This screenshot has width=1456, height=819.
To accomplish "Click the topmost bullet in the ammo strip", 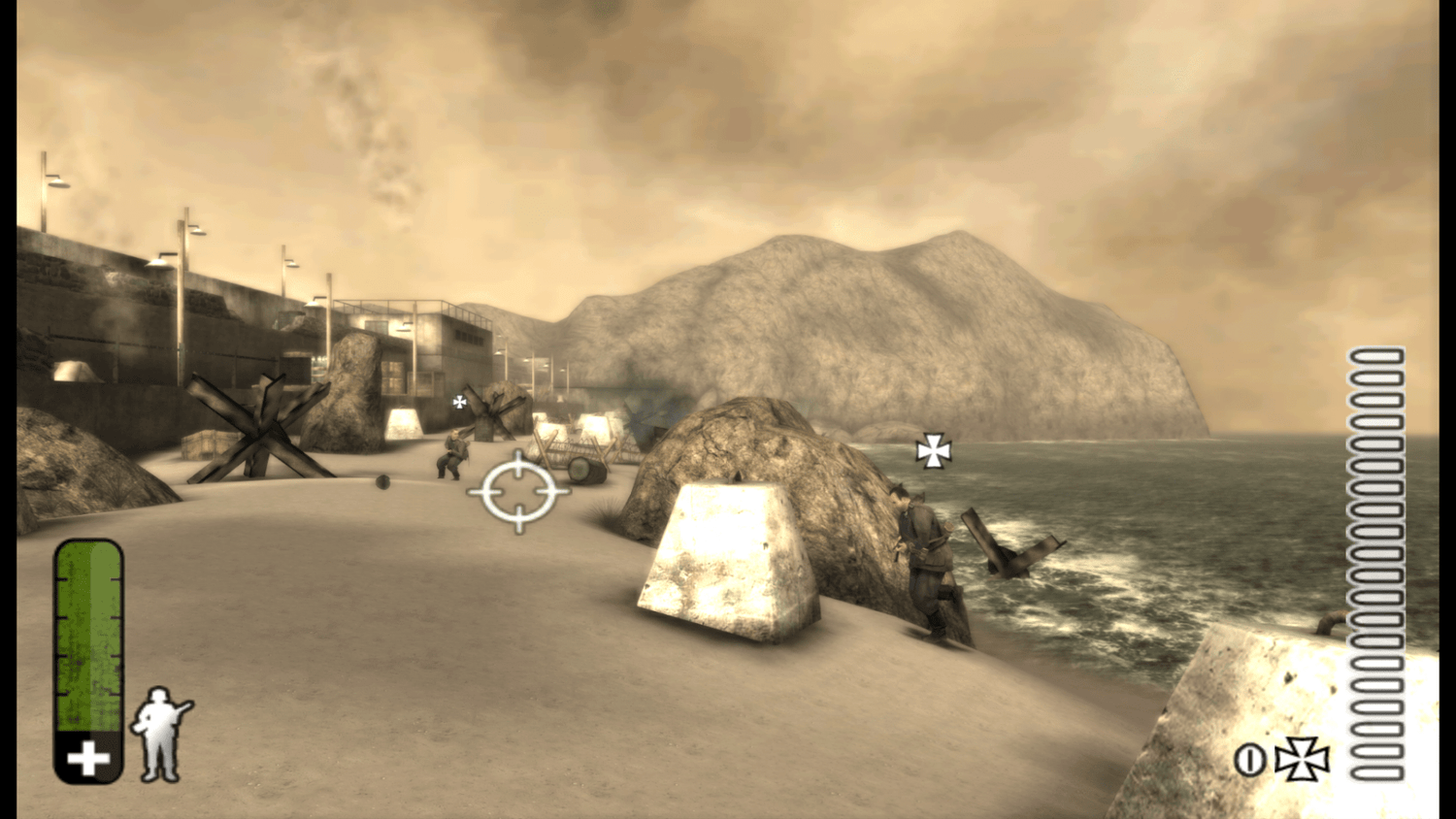I will point(1375,357).
